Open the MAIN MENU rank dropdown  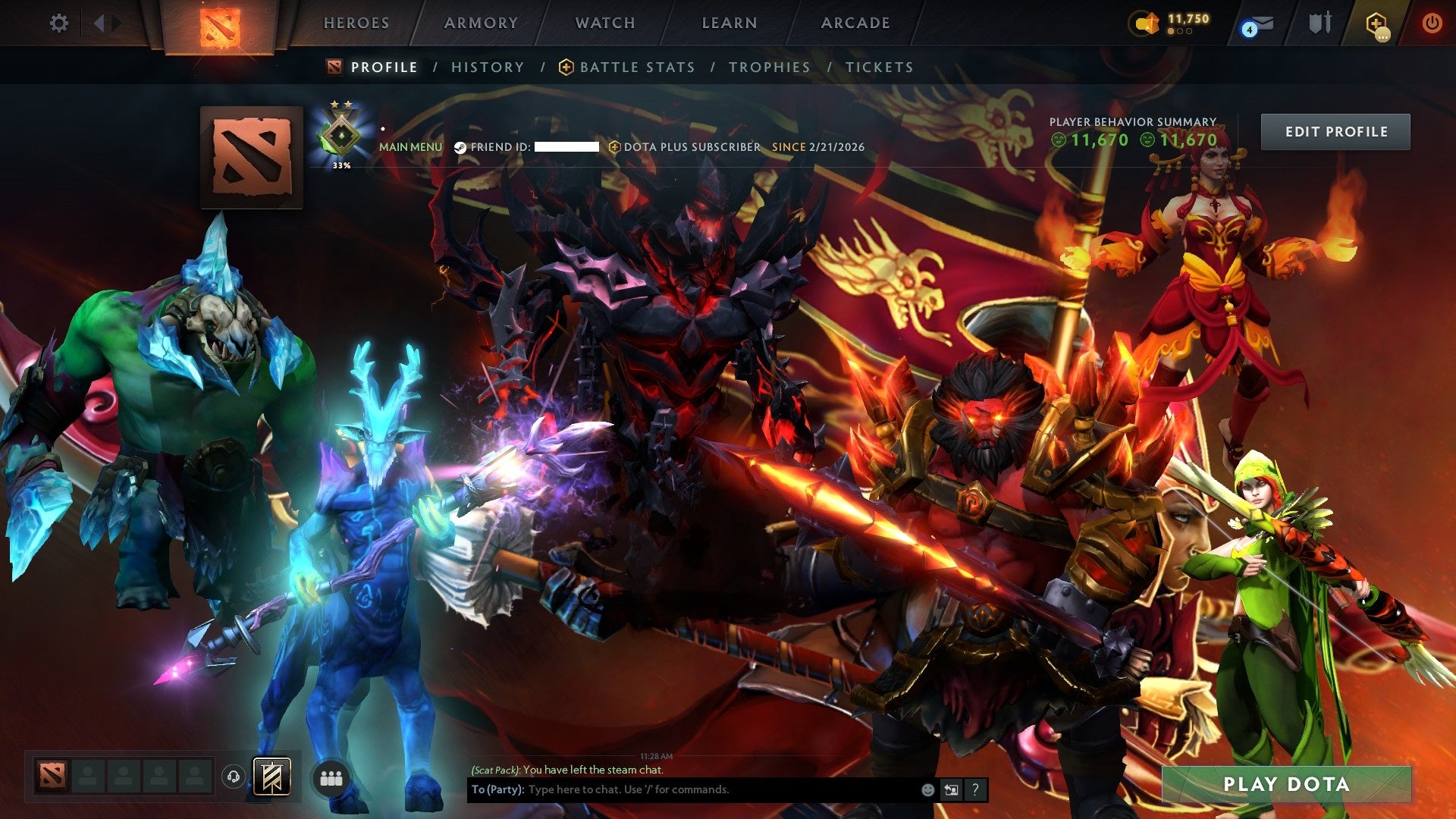(411, 146)
